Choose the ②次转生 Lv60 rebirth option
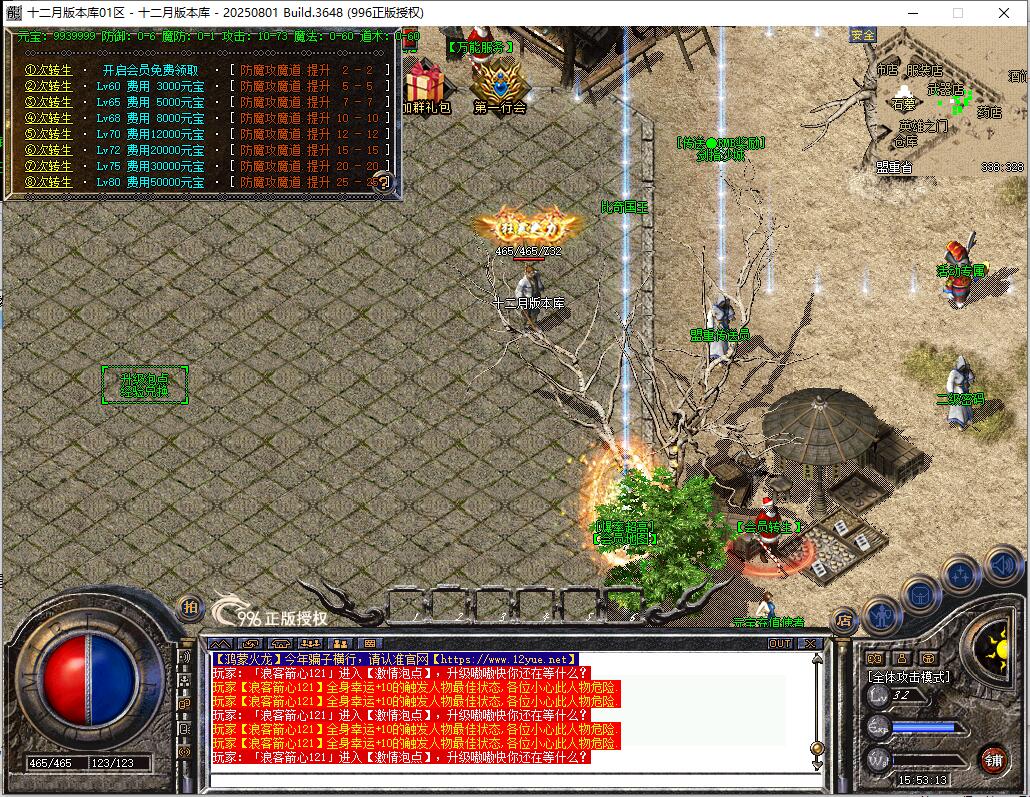 48,86
